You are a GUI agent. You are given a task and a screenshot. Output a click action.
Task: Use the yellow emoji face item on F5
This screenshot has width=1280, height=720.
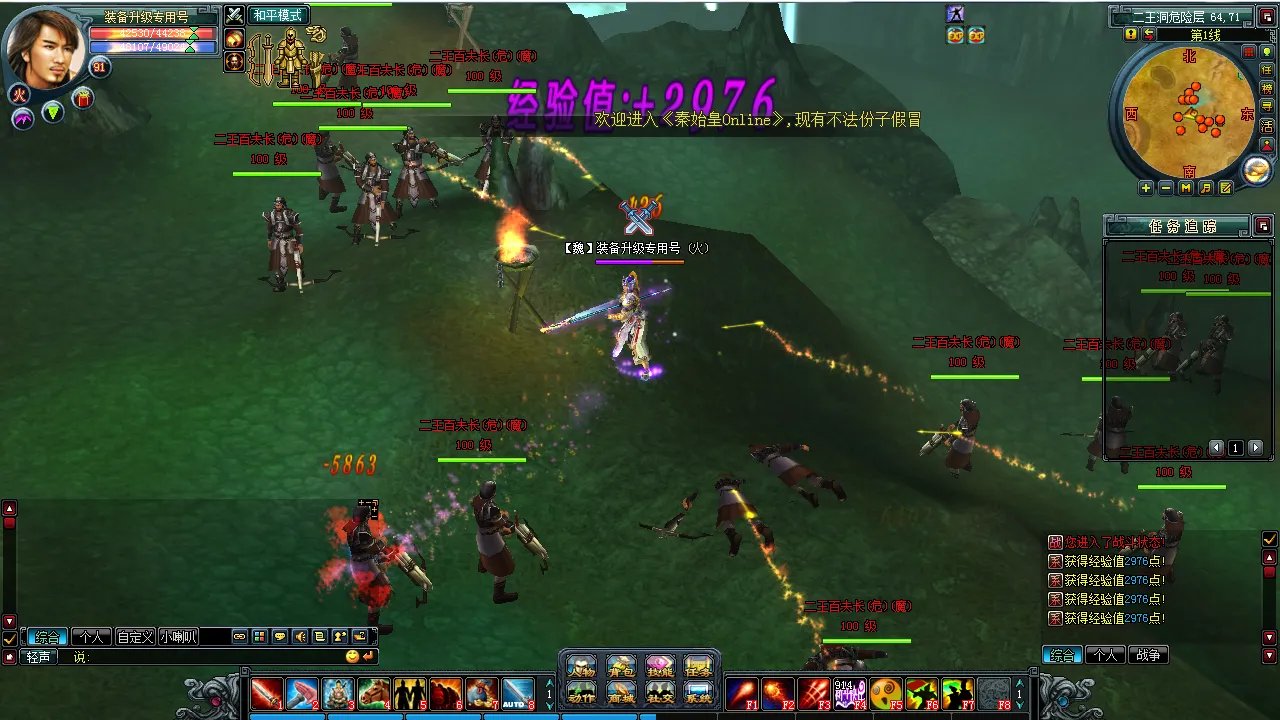click(885, 693)
